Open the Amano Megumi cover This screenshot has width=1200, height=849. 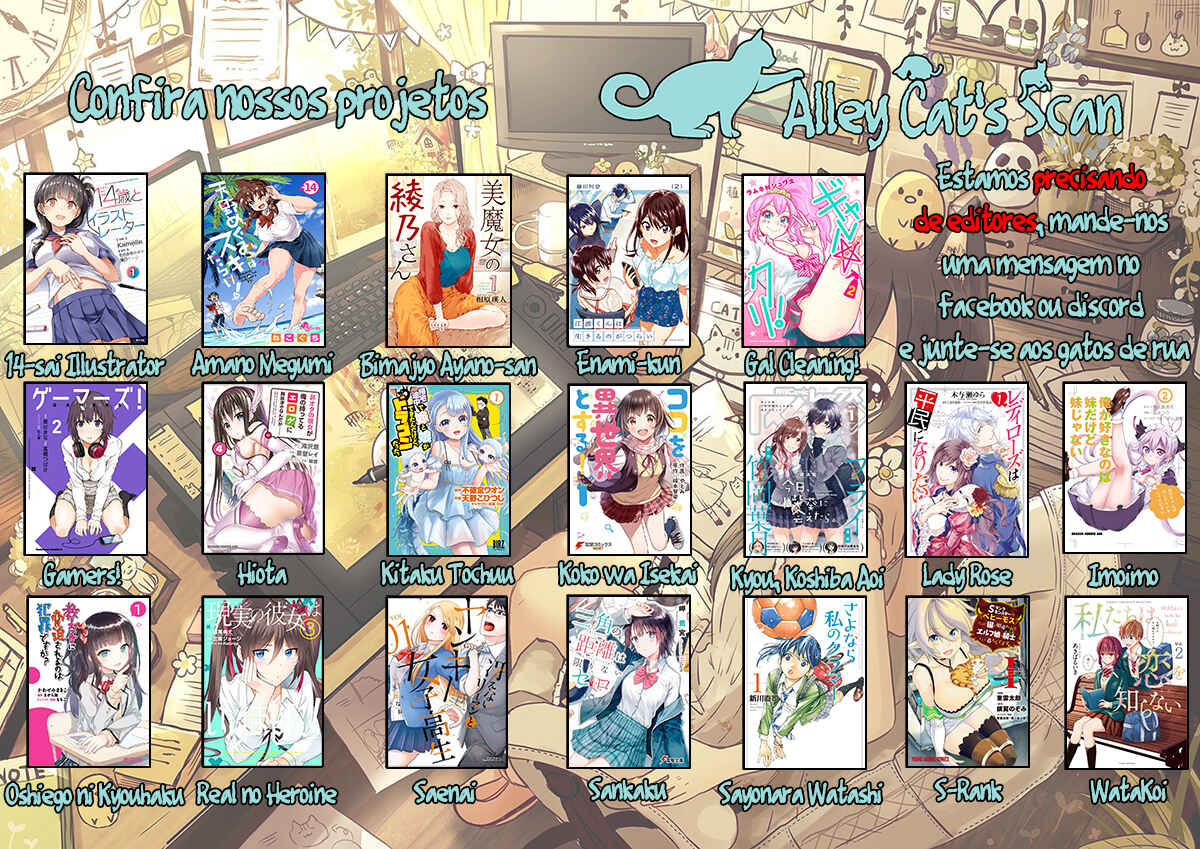click(263, 259)
